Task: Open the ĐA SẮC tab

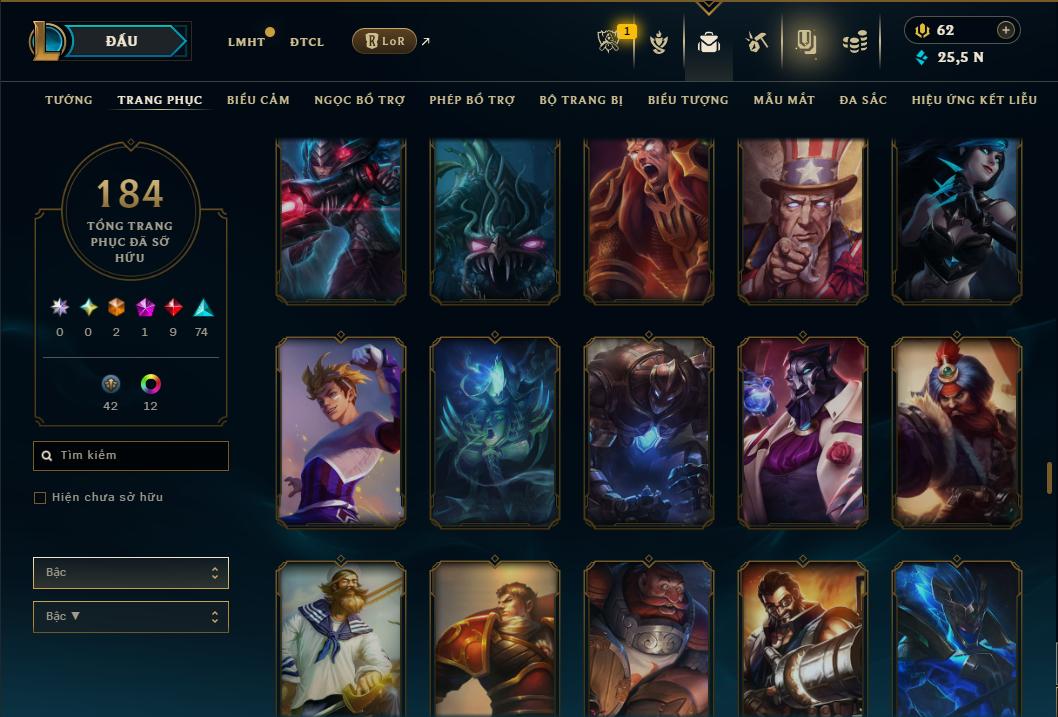Action: 863,100
